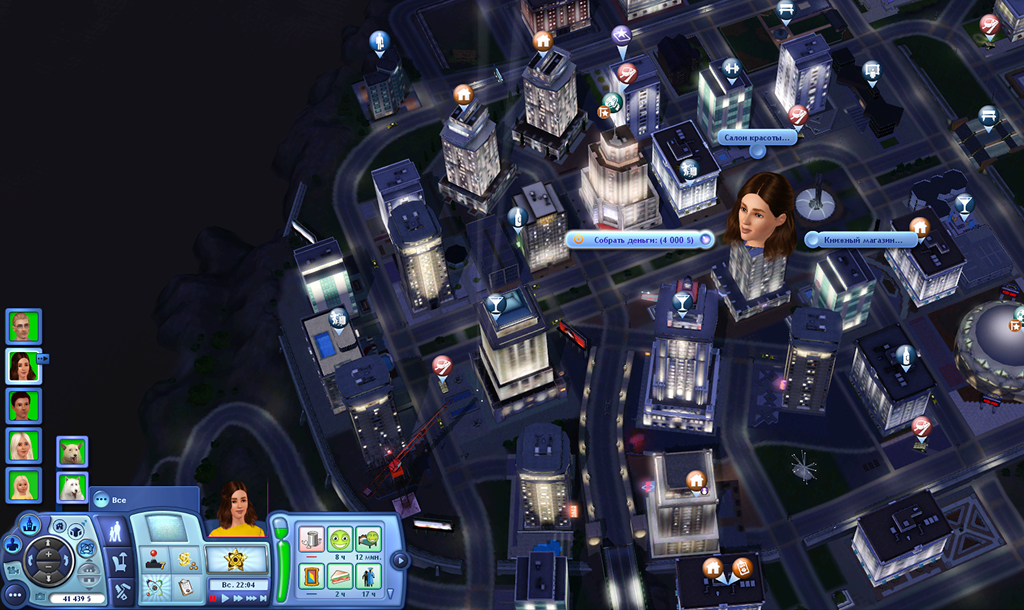The image size is (1024, 610).
Task: Set the game to normal play speed
Action: (x=226, y=598)
